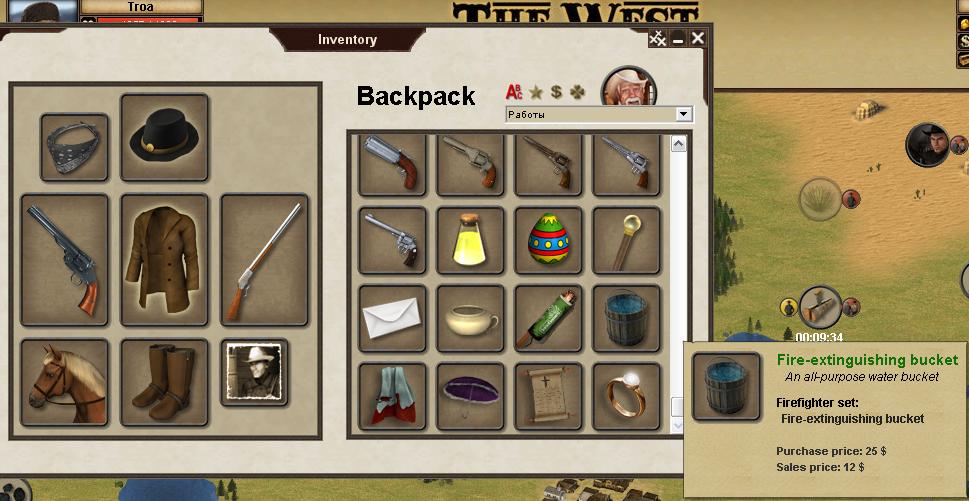This screenshot has height=501, width=969.
Task: Minimize the Inventory window
Action: 678,39
